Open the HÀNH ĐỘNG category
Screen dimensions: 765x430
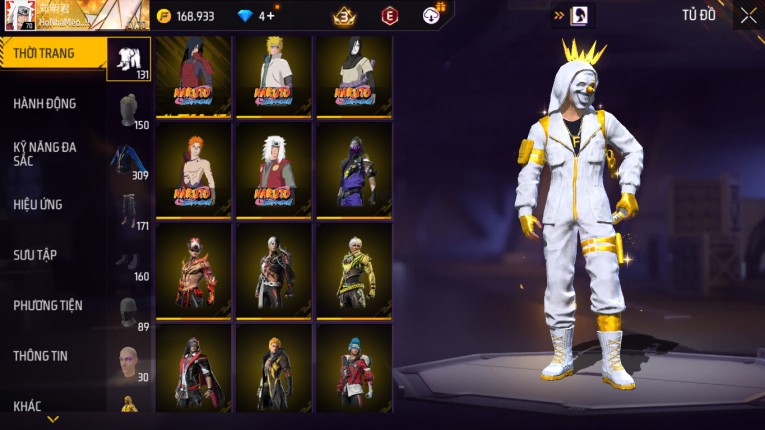[45, 103]
